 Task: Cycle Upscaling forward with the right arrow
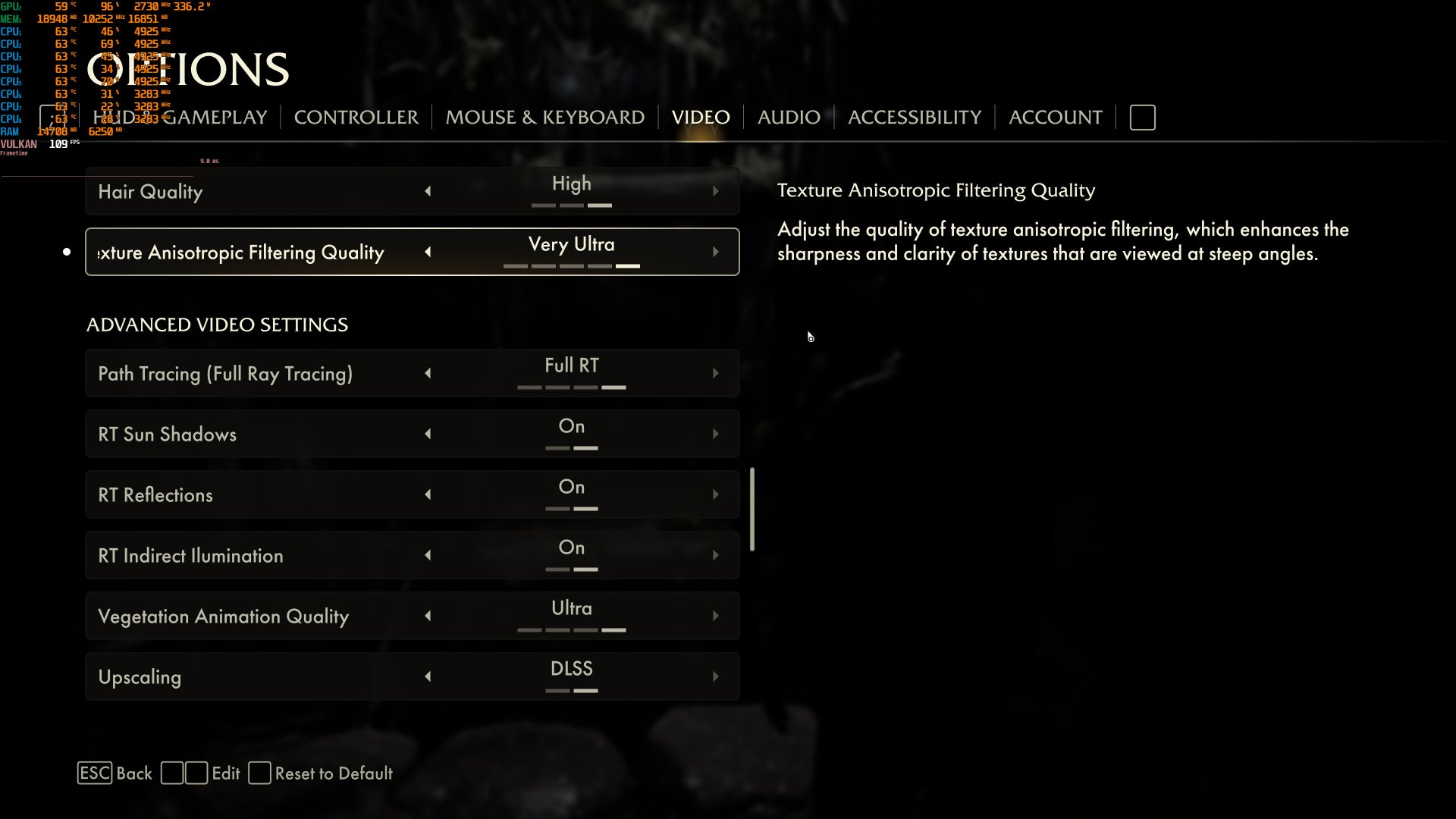tap(716, 676)
